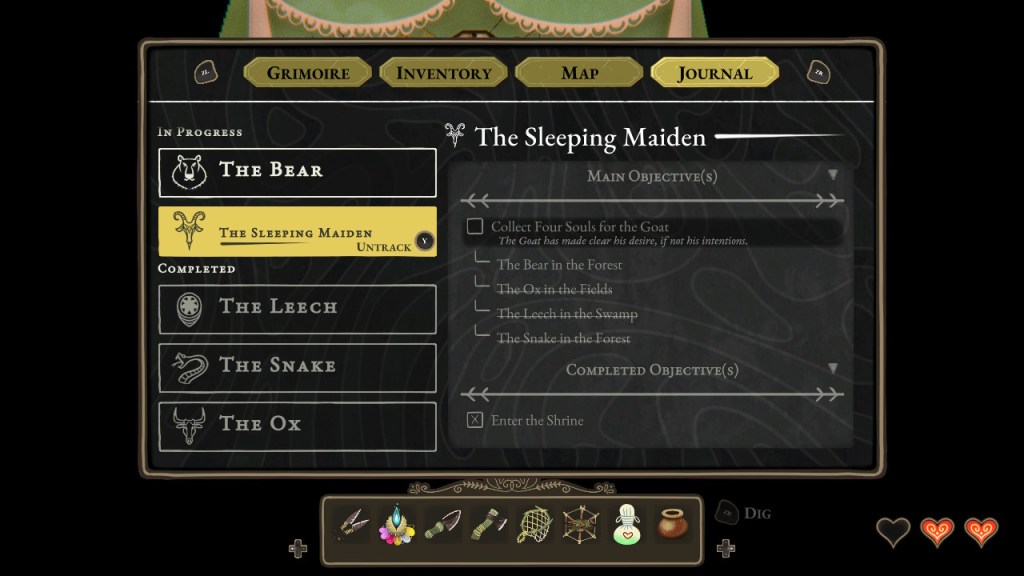Open the Inventory tab
This screenshot has width=1024, height=576.
click(444, 73)
